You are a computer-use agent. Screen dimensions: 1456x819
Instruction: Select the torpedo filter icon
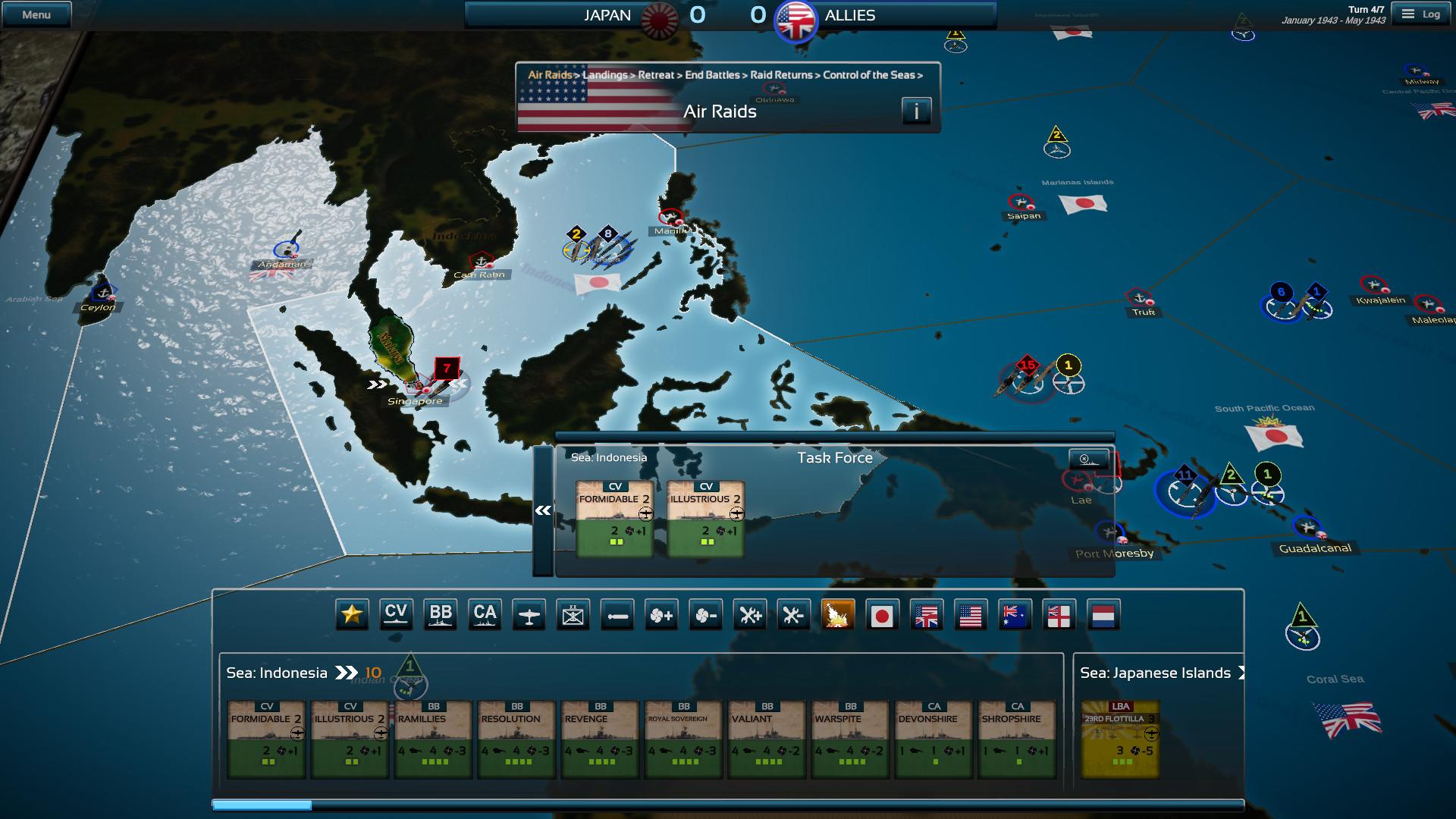(618, 615)
